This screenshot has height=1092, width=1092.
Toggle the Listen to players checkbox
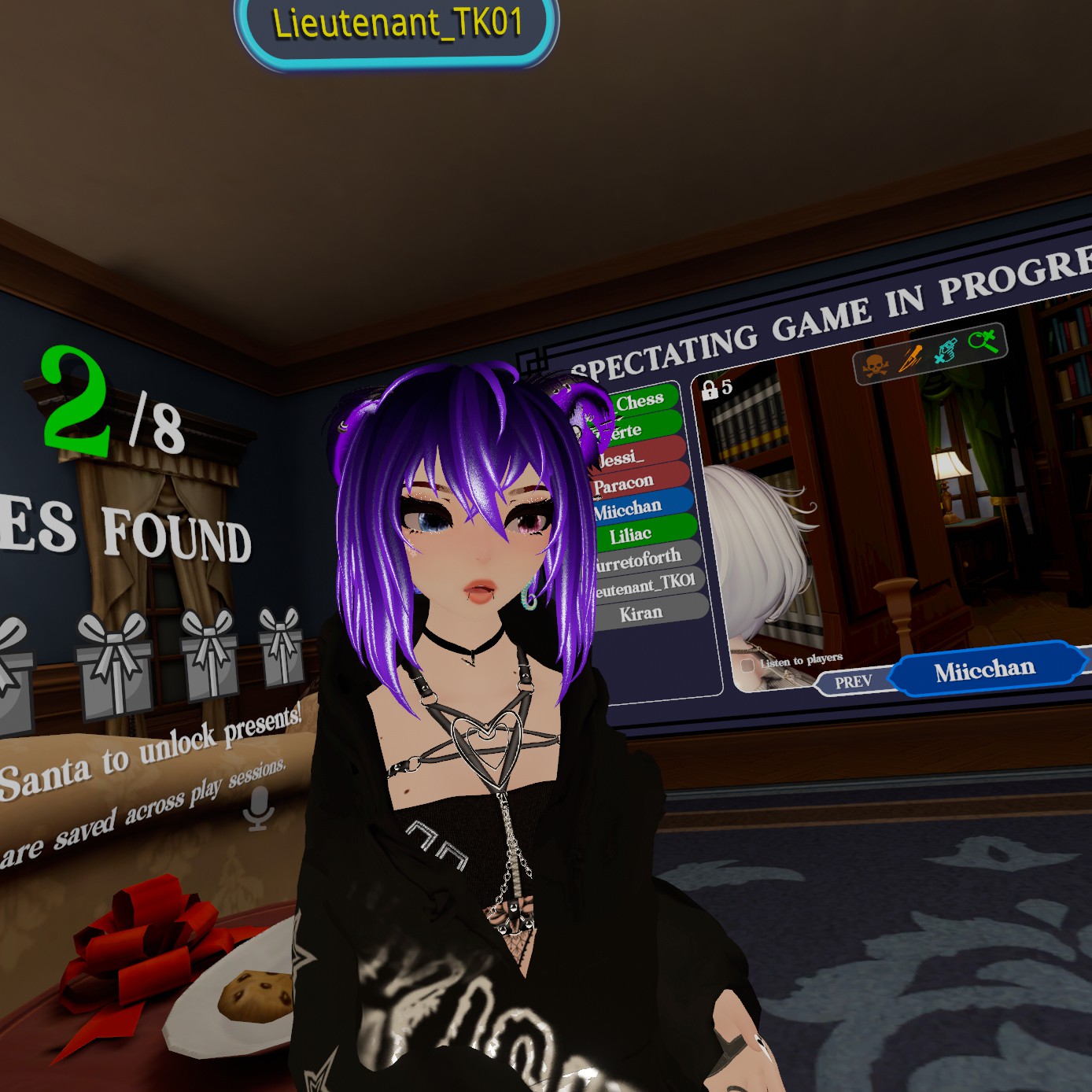coord(747,666)
